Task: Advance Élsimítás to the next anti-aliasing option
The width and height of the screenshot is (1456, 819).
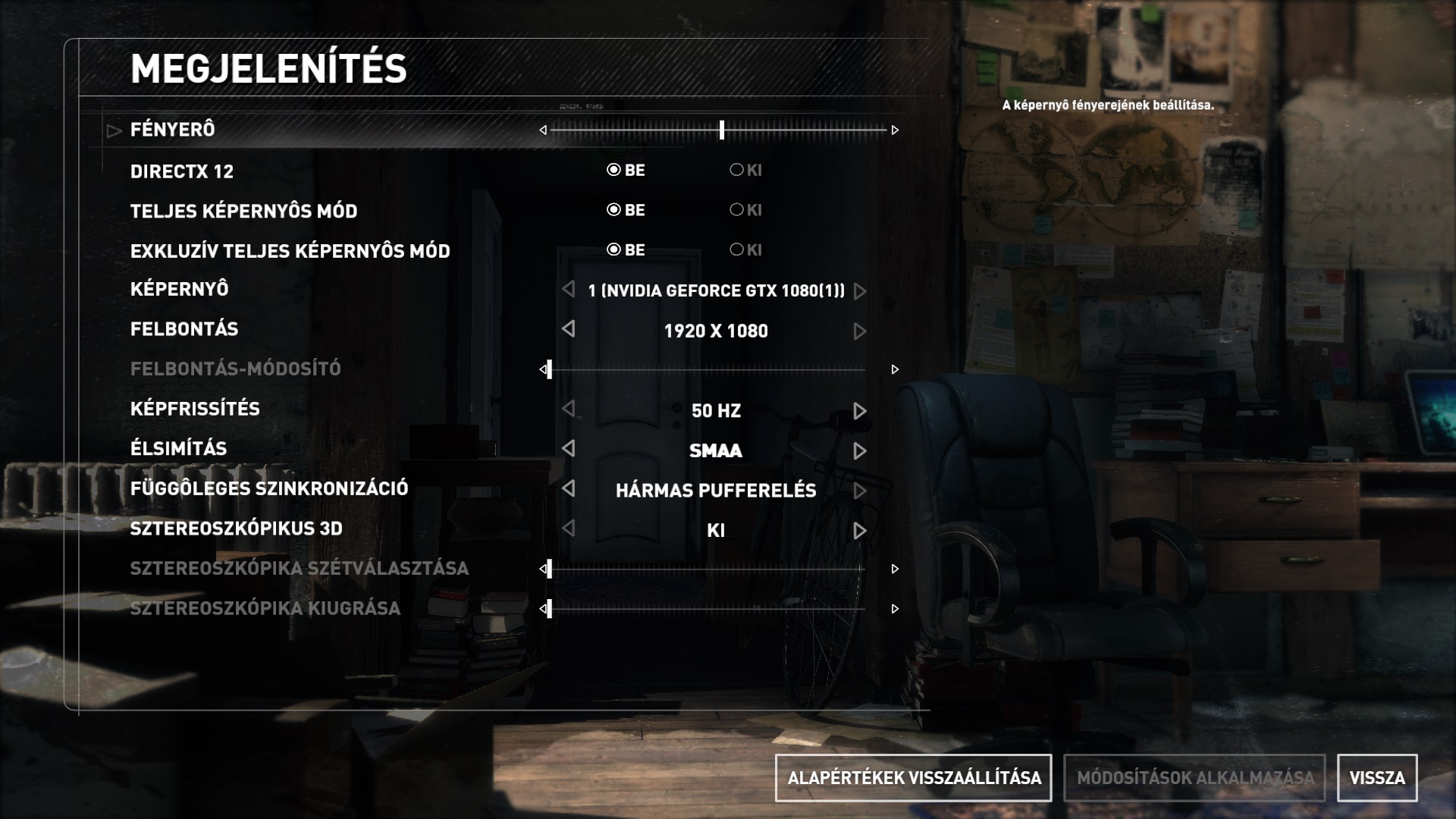Action: 859,451
